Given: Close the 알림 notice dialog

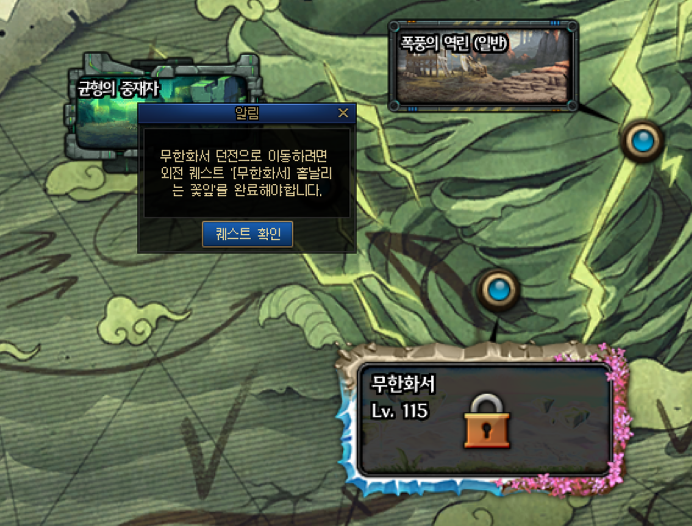Looking at the screenshot, I should (344, 114).
